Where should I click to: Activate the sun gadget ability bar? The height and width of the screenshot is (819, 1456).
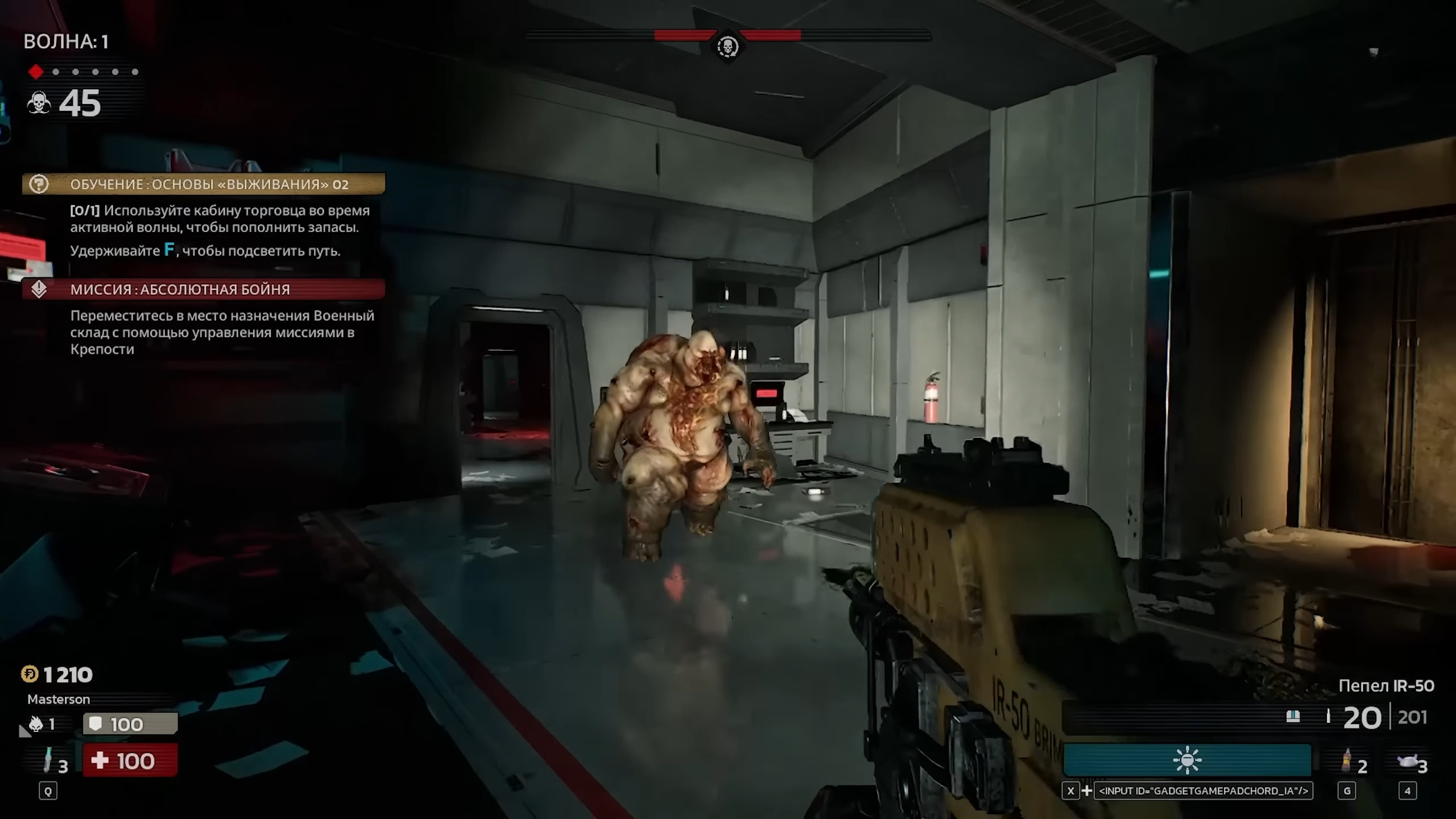pos(1187,760)
